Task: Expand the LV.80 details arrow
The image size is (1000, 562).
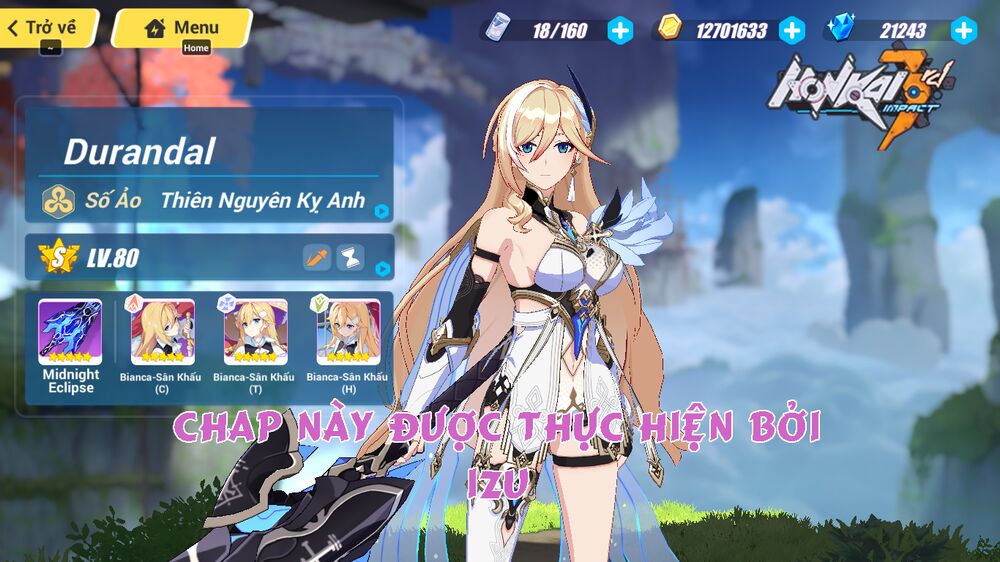Action: [382, 268]
